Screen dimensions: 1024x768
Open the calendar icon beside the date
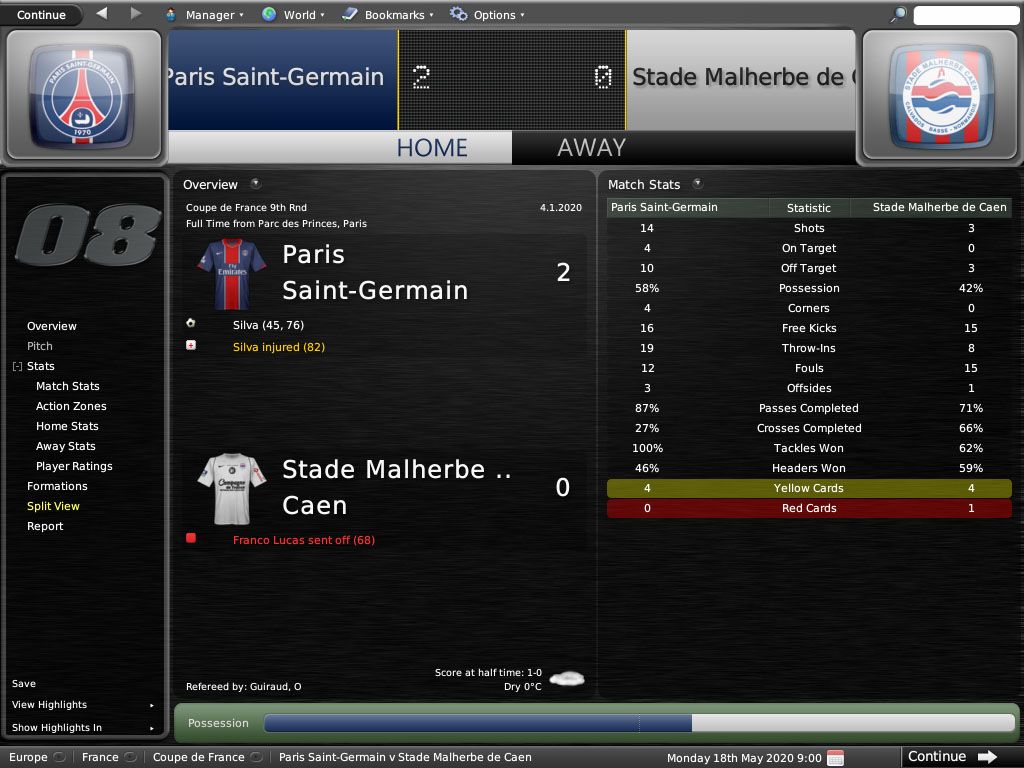coord(836,757)
